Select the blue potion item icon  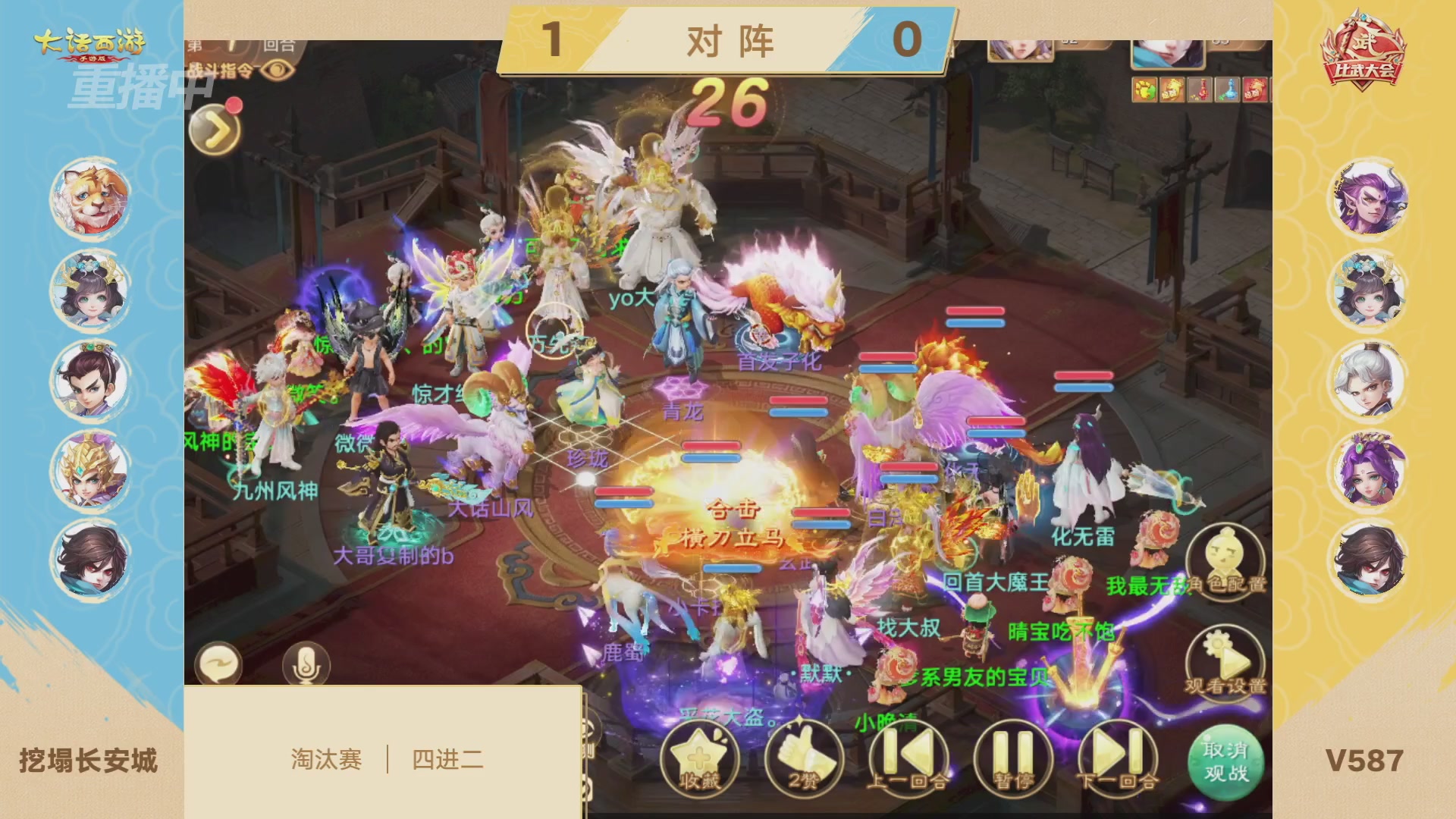[x=1227, y=89]
